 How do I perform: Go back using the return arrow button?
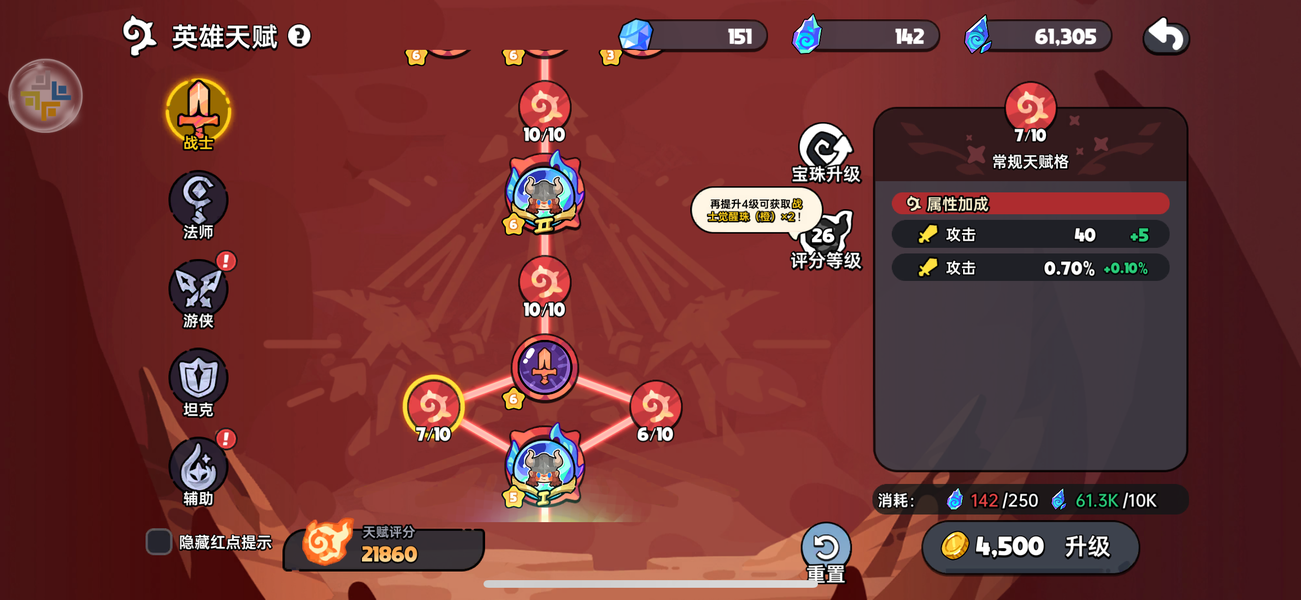pos(1166,37)
